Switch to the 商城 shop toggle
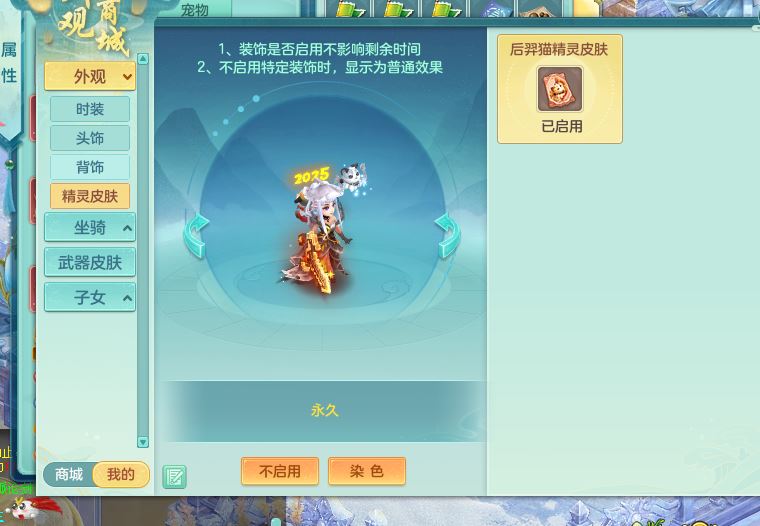Viewport: 760px width, 526px height. pyautogui.click(x=69, y=474)
